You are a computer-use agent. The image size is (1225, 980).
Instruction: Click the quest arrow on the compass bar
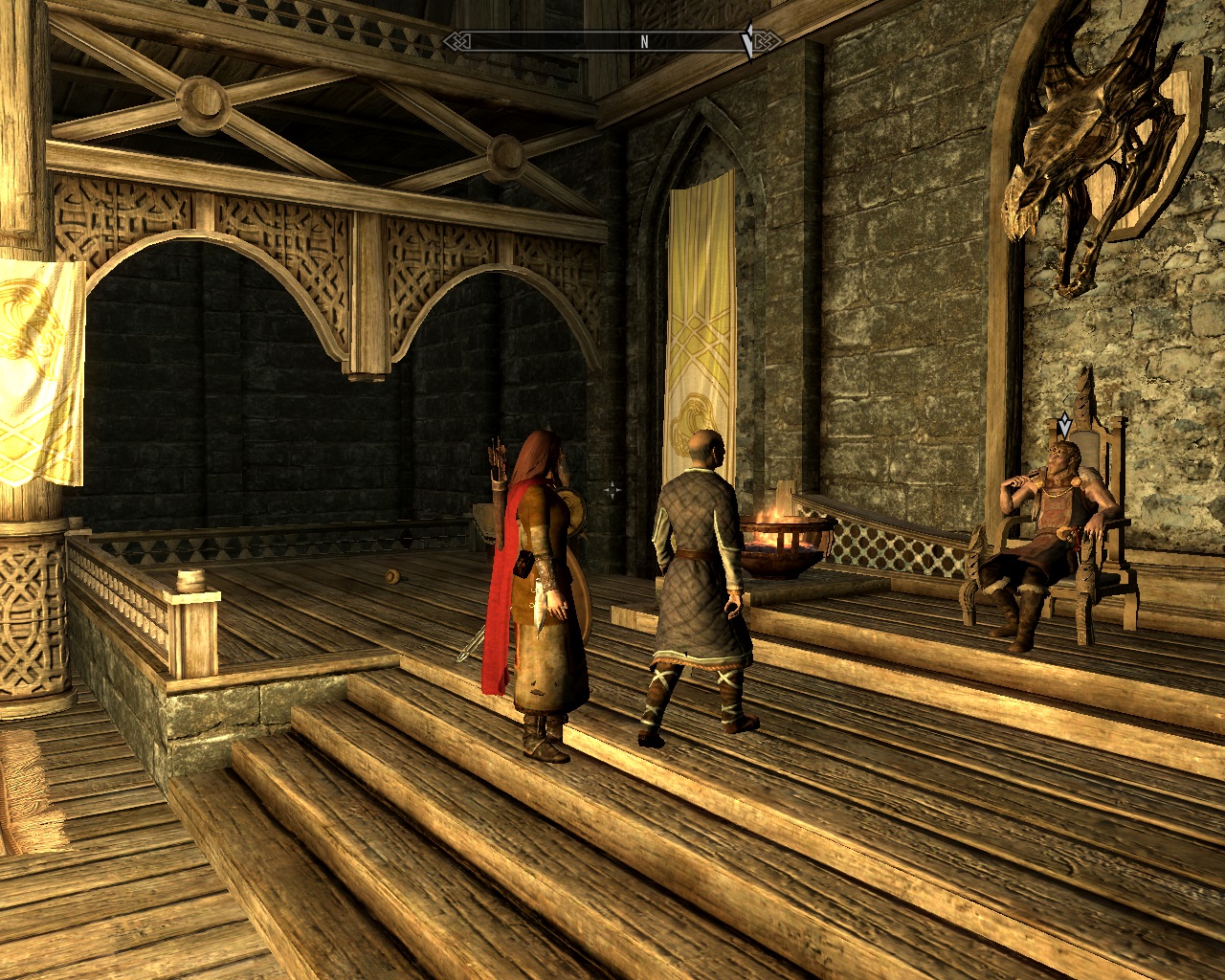pos(749,42)
